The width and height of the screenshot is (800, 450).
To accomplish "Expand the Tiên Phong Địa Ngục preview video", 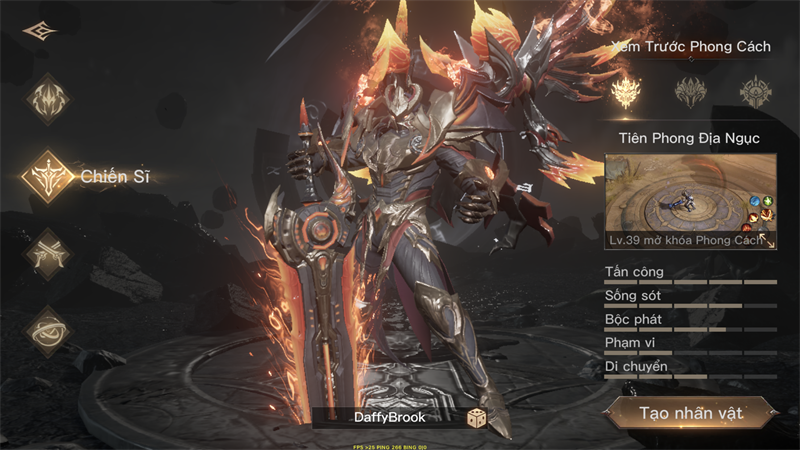I will point(768,240).
